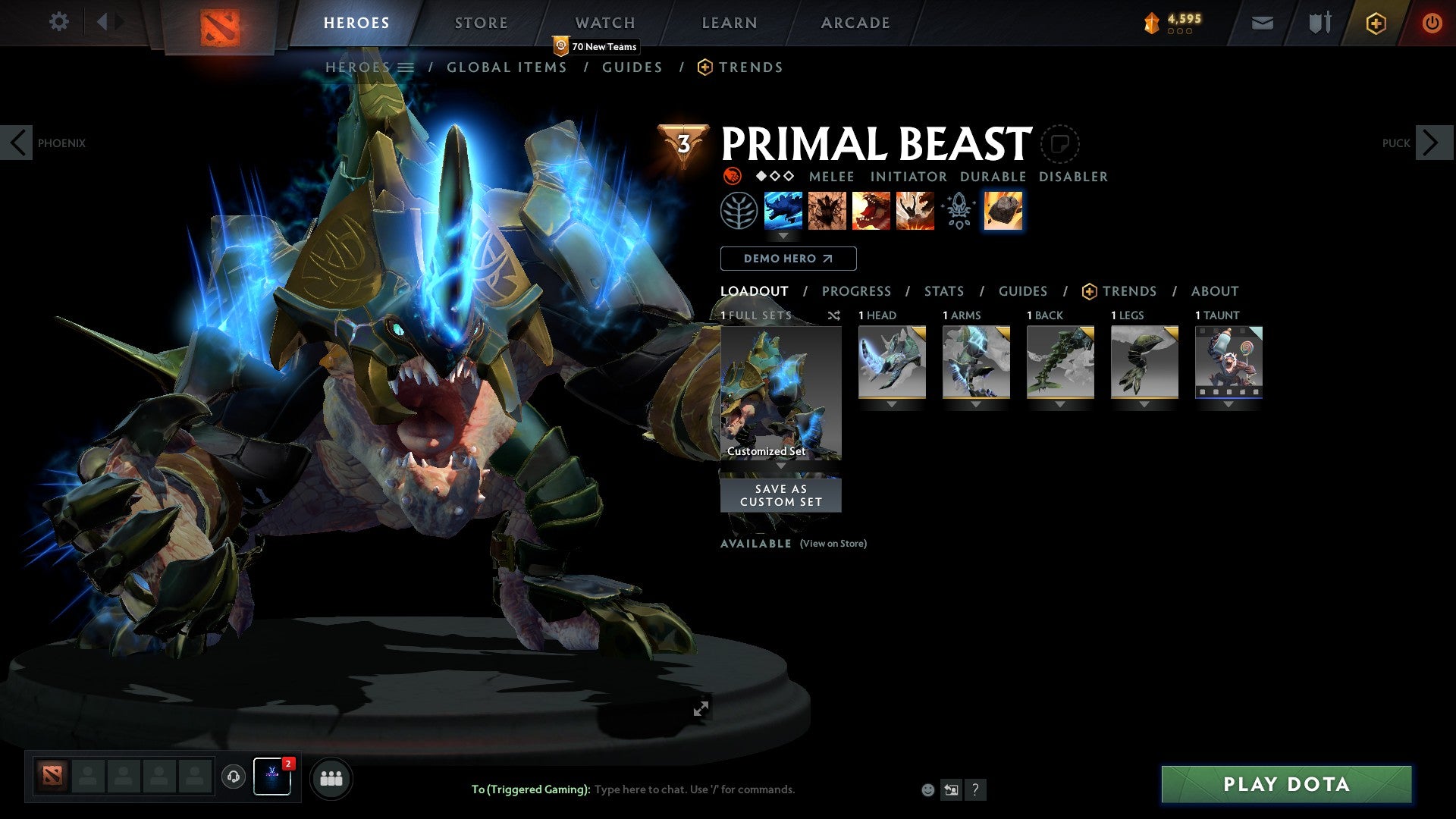The image size is (1456, 819).
Task: Open the Store tab
Action: [x=481, y=23]
